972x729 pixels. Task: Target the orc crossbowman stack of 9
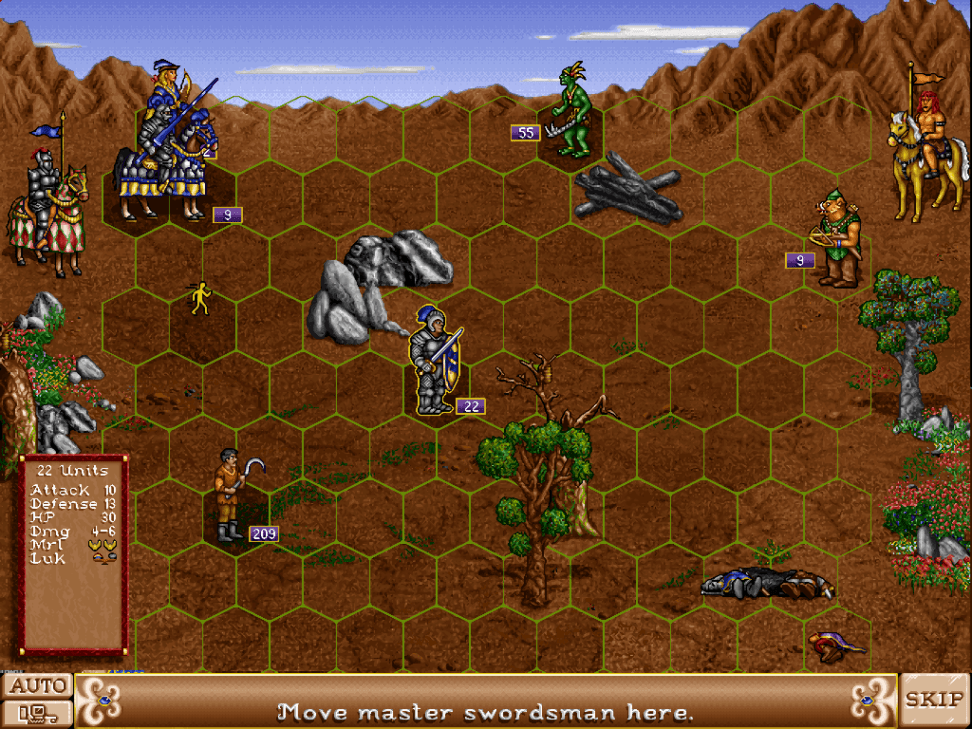tap(838, 240)
